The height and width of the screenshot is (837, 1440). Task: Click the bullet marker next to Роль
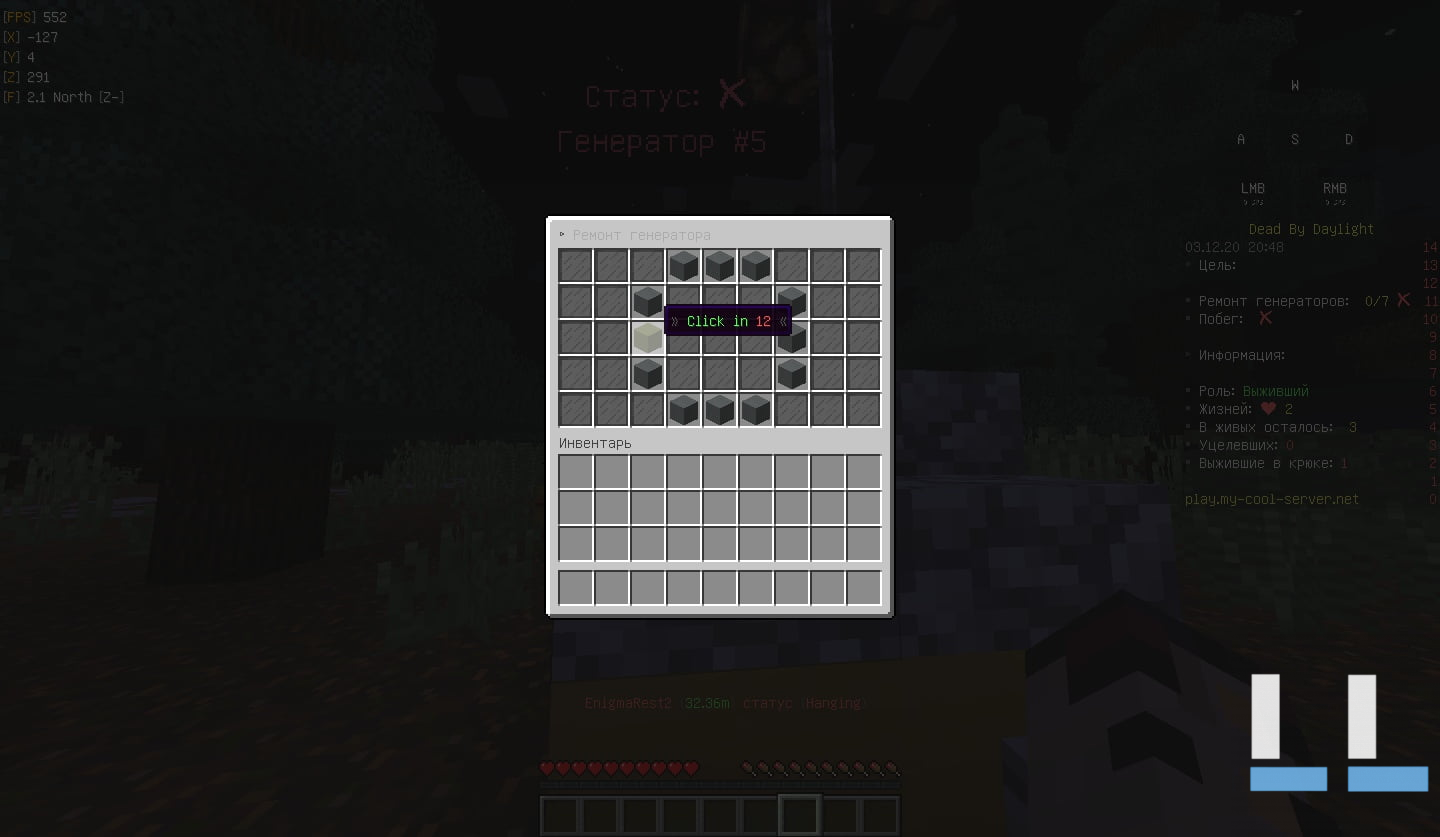pyautogui.click(x=1186, y=391)
